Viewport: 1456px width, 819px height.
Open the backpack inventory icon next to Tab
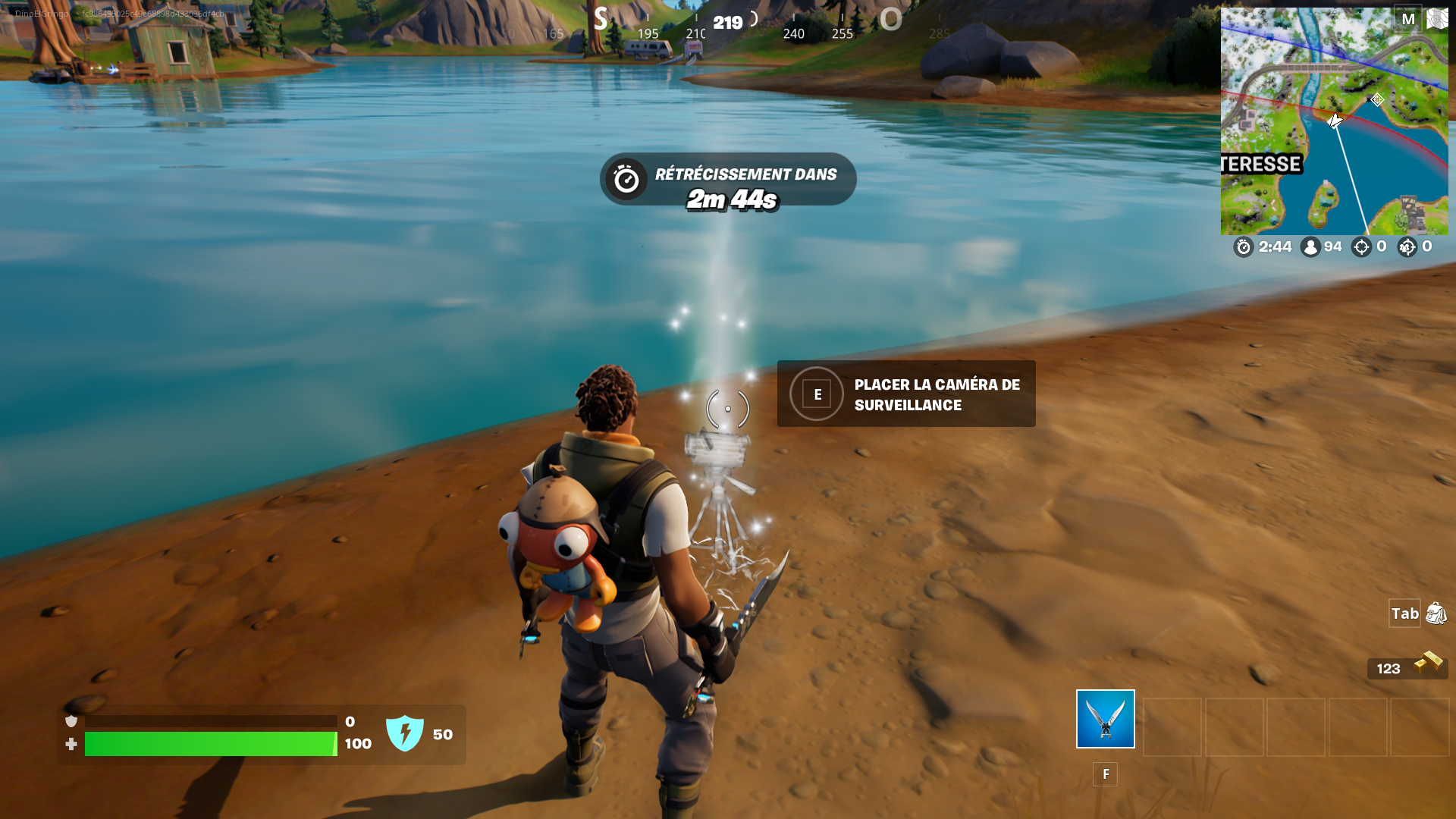coord(1436,613)
